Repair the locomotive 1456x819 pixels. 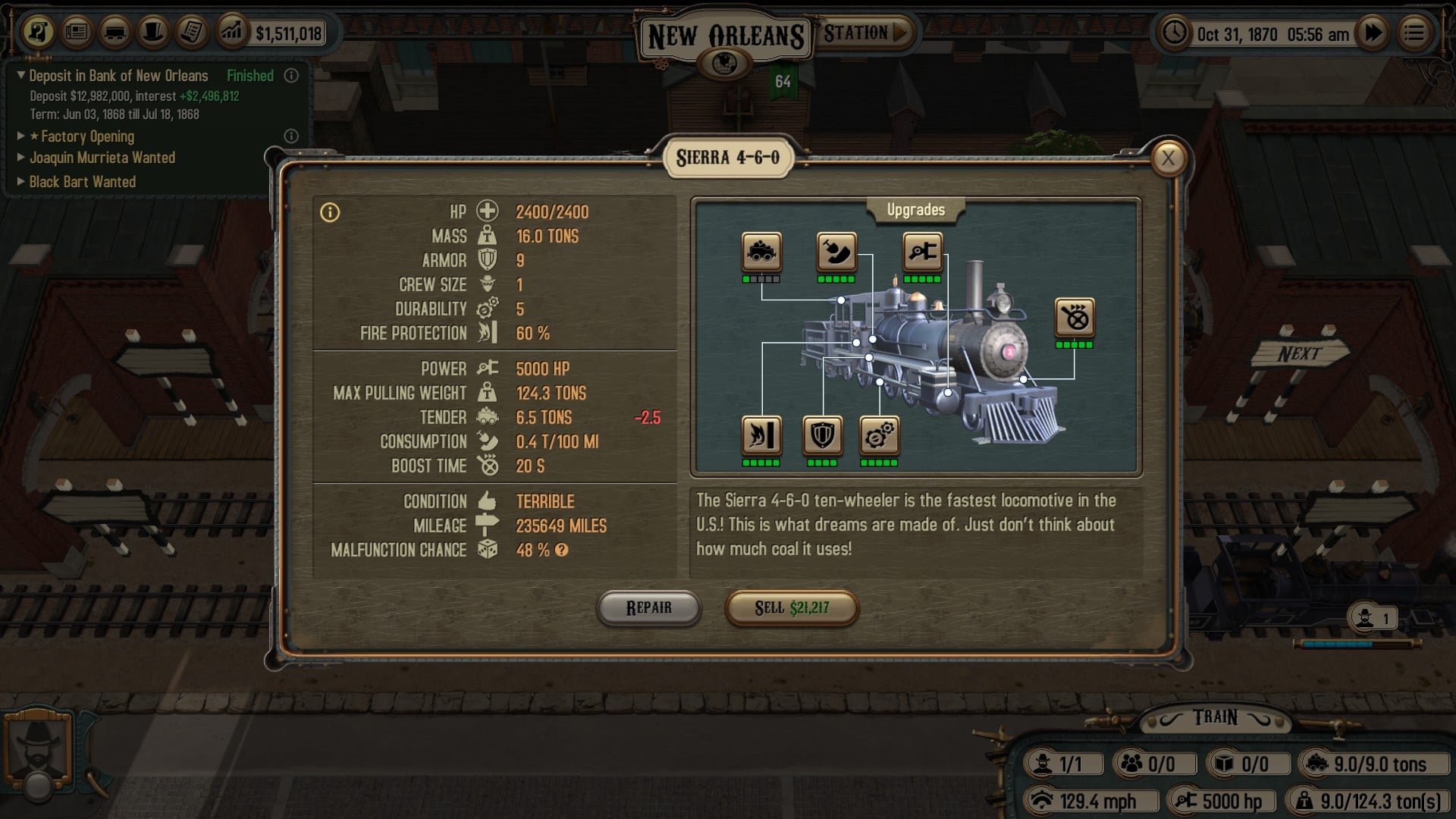pos(648,608)
